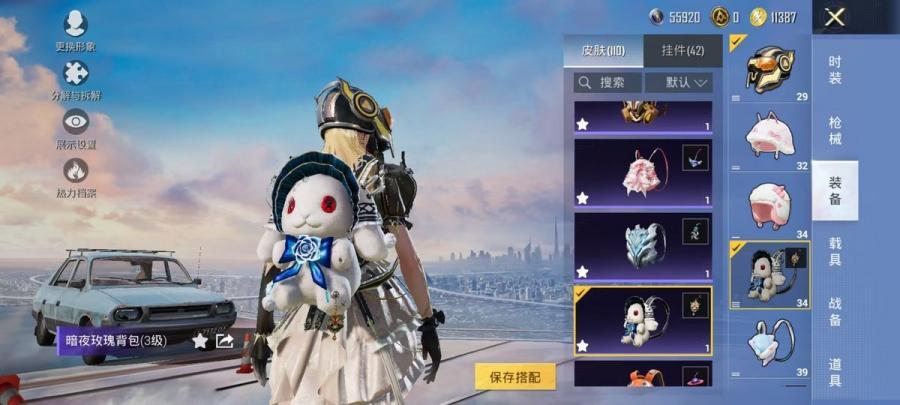Select the 道具 items category tab
This screenshot has height=405, width=900.
835,371
